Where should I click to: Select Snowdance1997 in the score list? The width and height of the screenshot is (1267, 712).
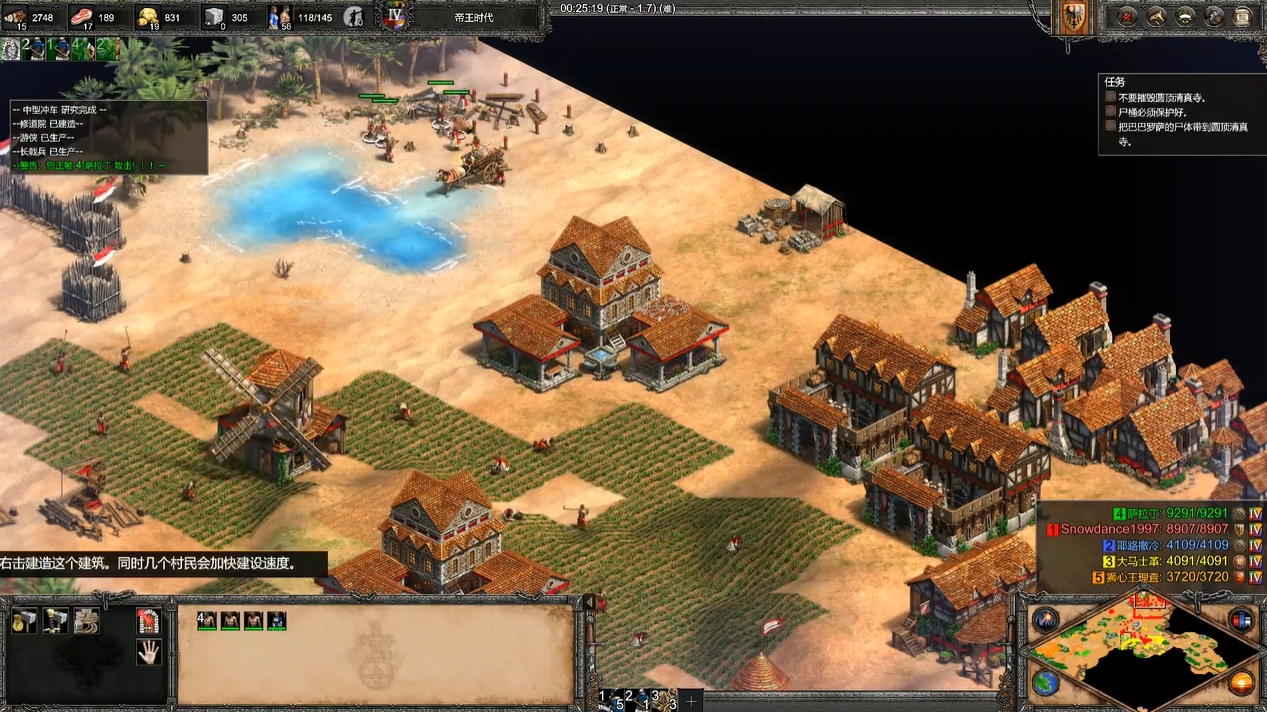point(1110,529)
